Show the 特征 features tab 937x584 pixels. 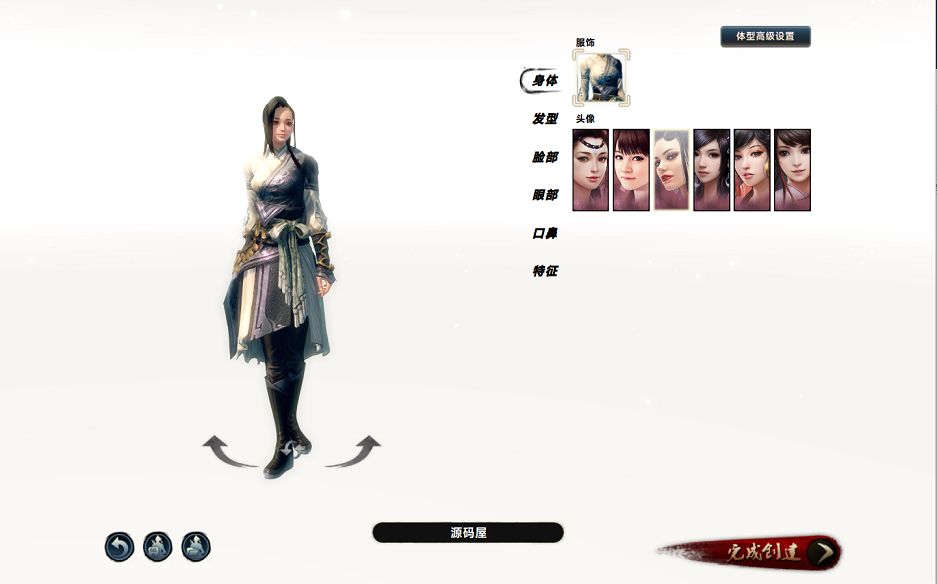point(545,271)
